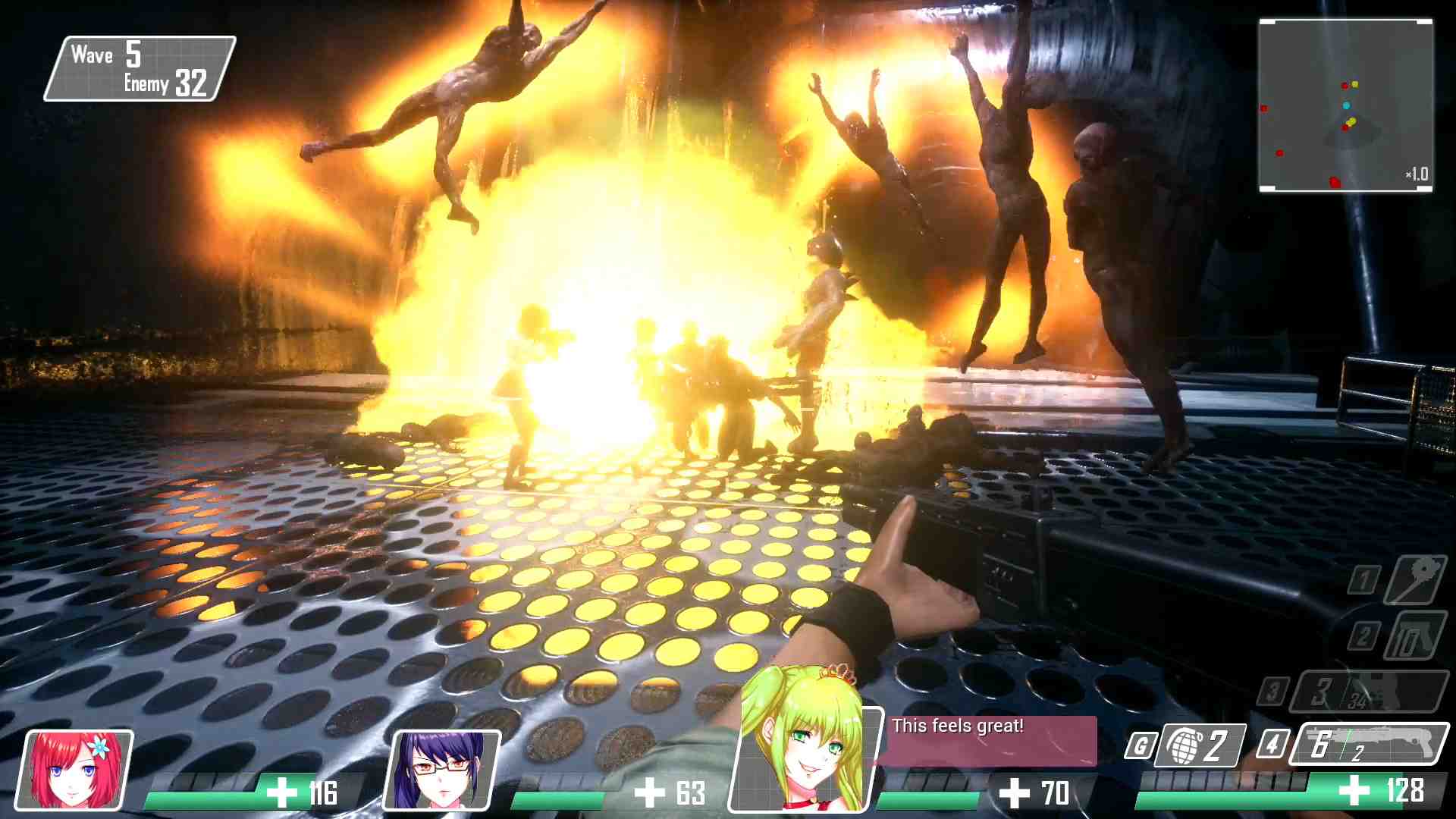
Task: Click the plus icon beside health value 63
Action: (x=648, y=793)
